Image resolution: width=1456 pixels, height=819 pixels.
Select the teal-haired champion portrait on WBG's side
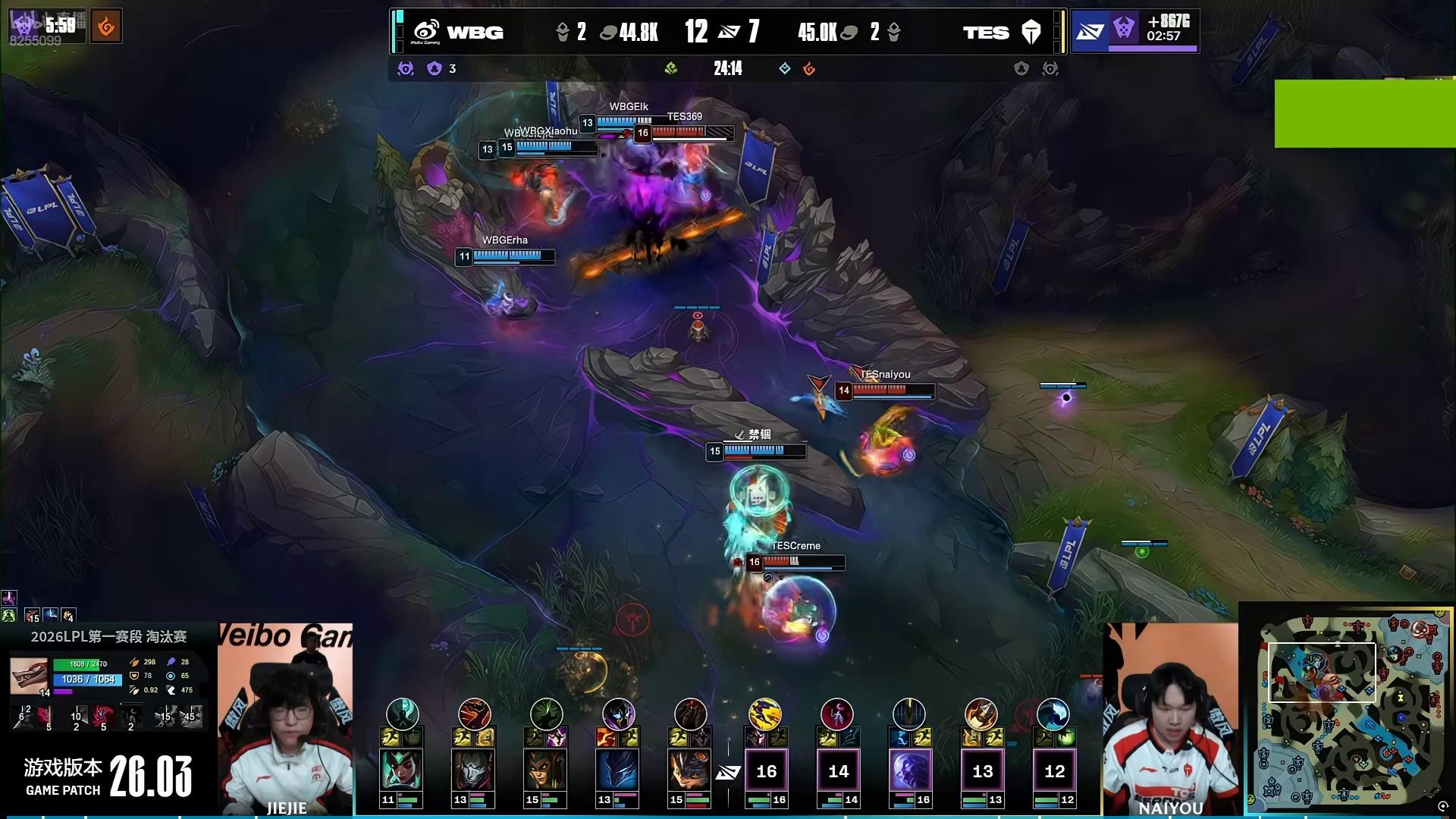point(401,770)
